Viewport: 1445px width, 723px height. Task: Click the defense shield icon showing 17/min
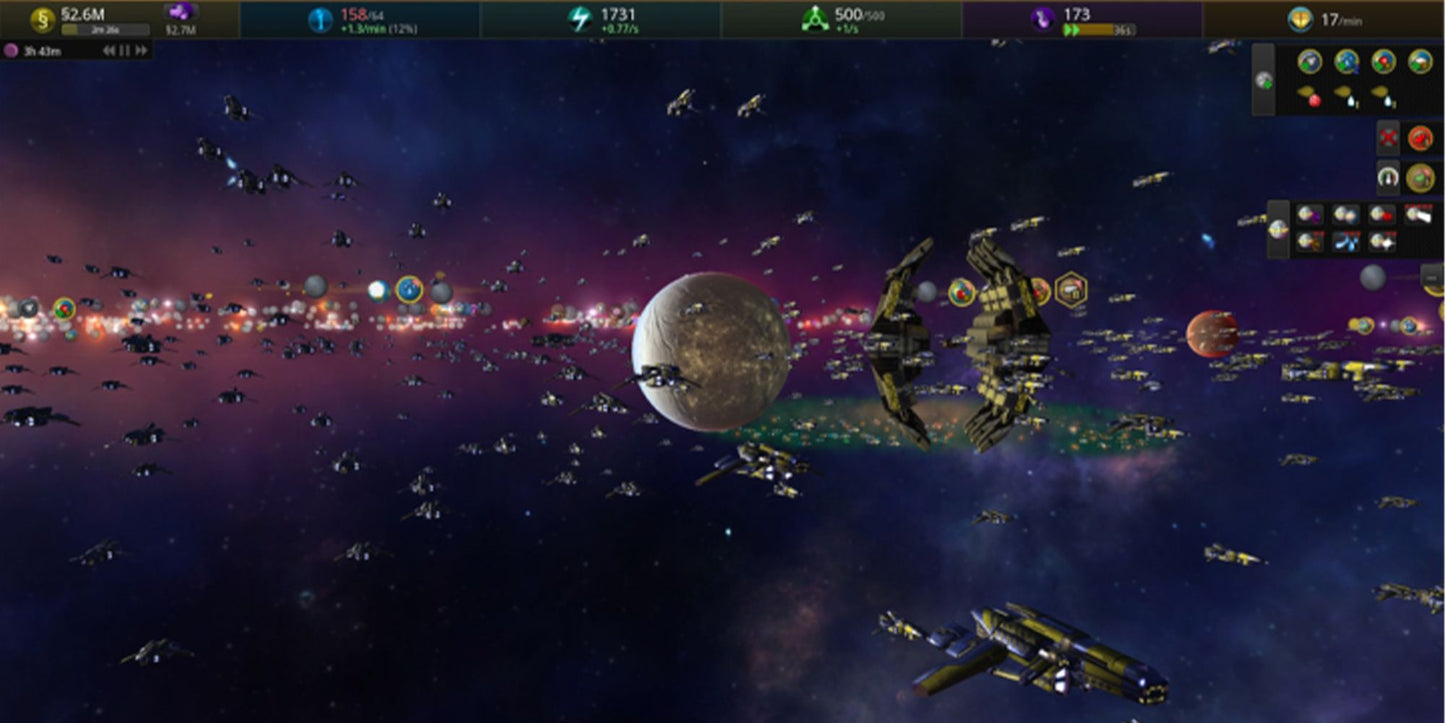point(1300,19)
